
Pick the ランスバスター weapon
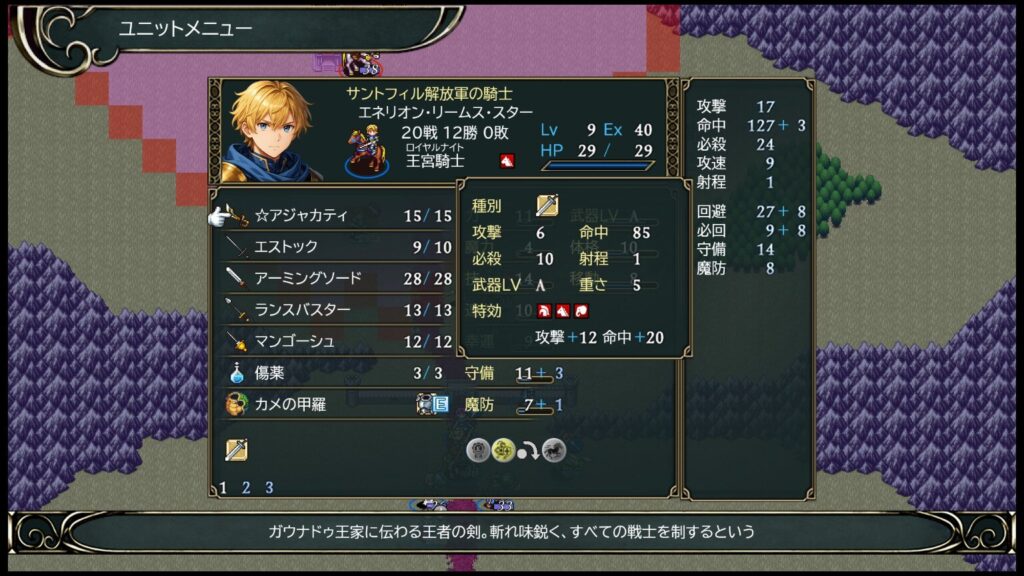[x=301, y=310]
